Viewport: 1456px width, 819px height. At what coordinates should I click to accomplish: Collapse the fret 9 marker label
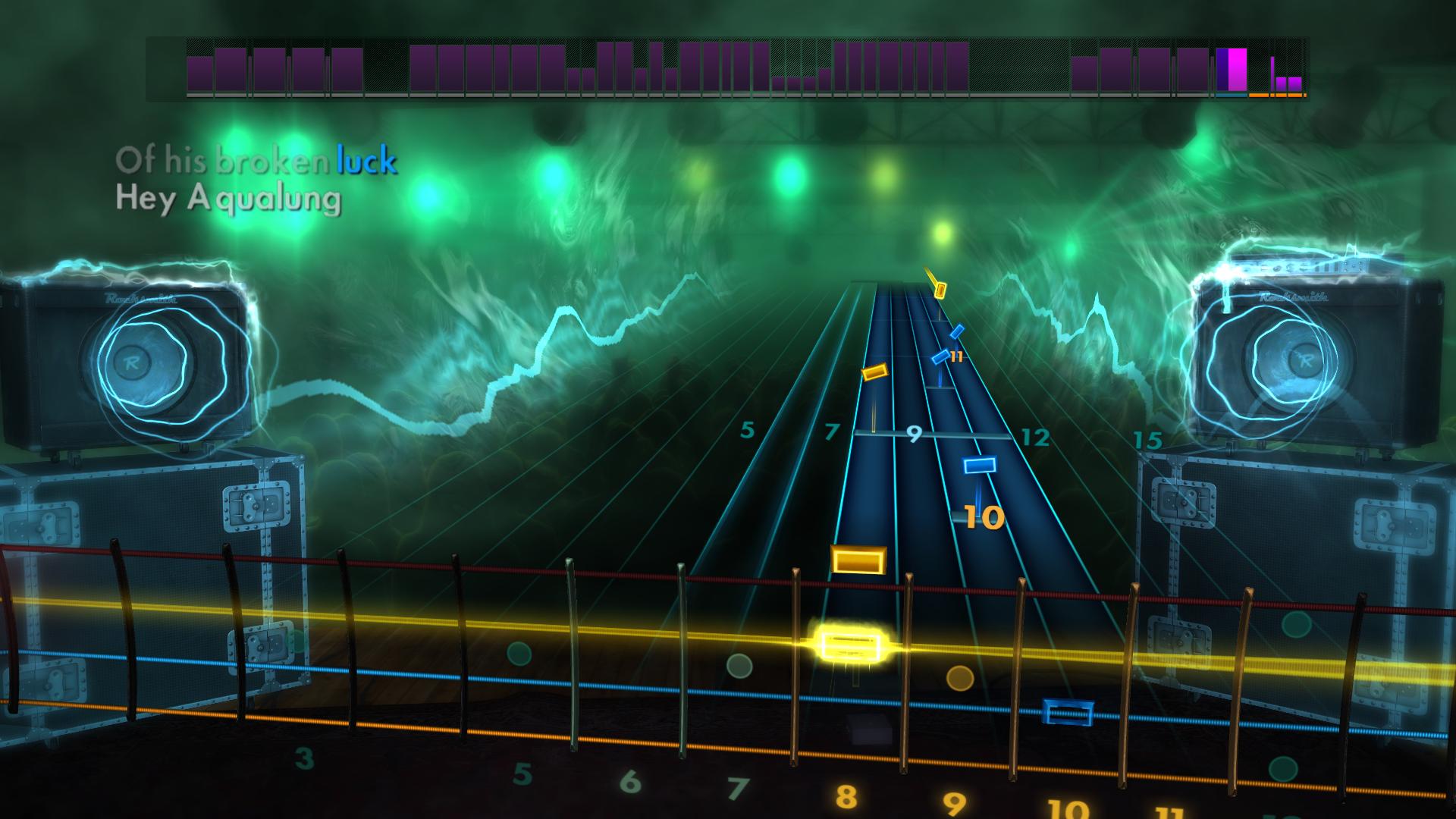(x=914, y=434)
